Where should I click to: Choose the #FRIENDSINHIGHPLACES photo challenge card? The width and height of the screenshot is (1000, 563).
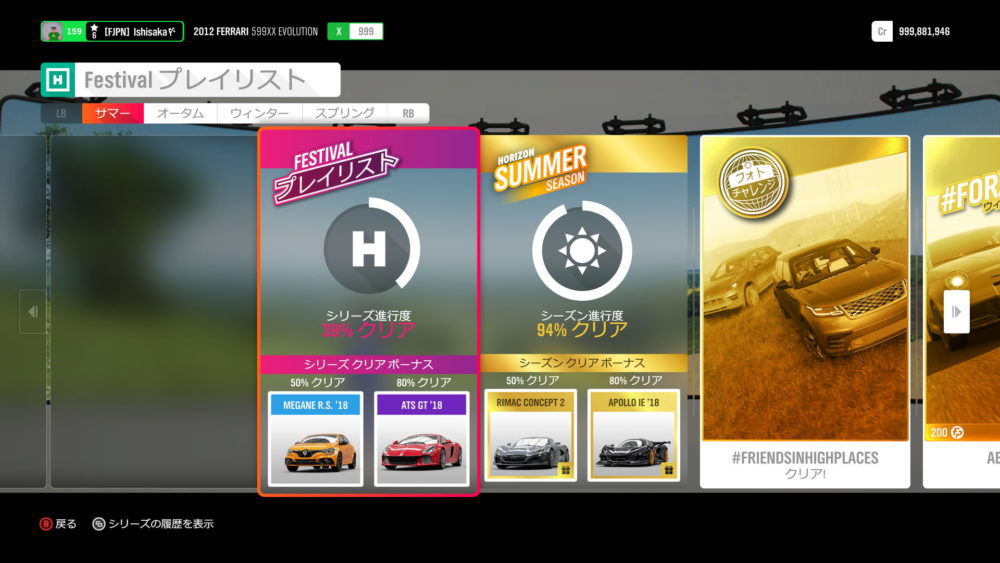coord(805,310)
